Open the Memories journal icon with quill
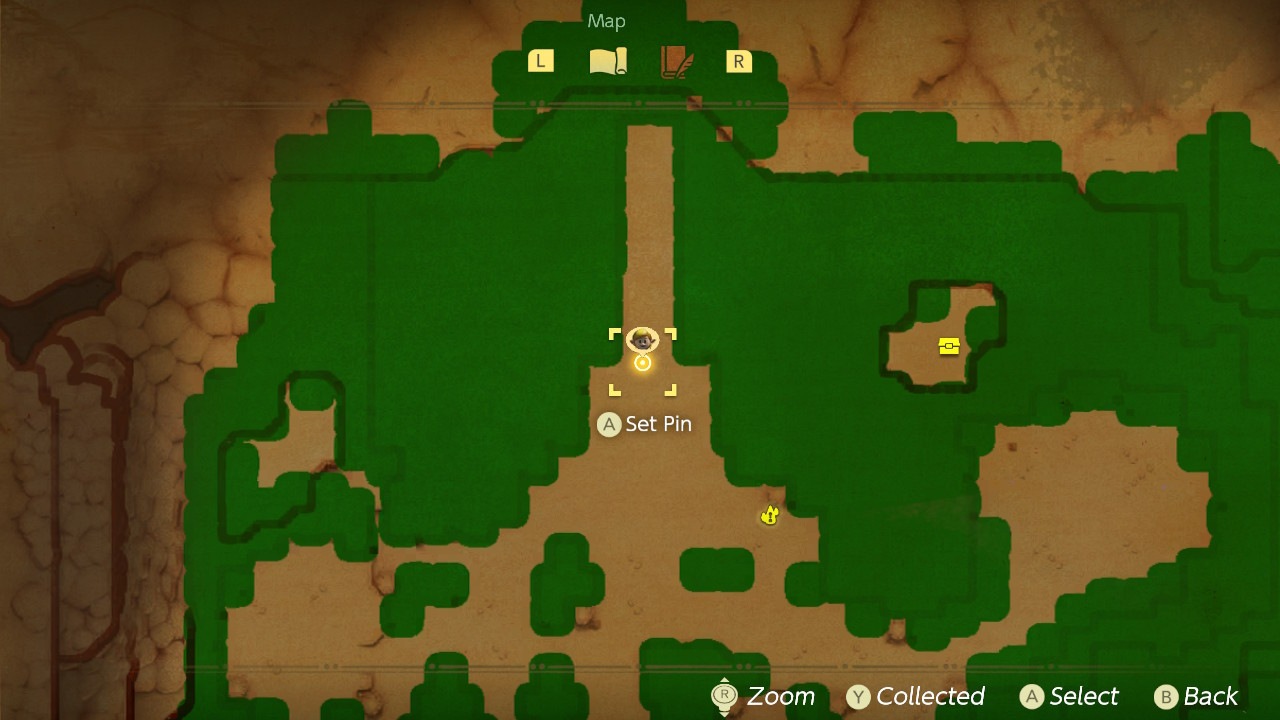 671,60
